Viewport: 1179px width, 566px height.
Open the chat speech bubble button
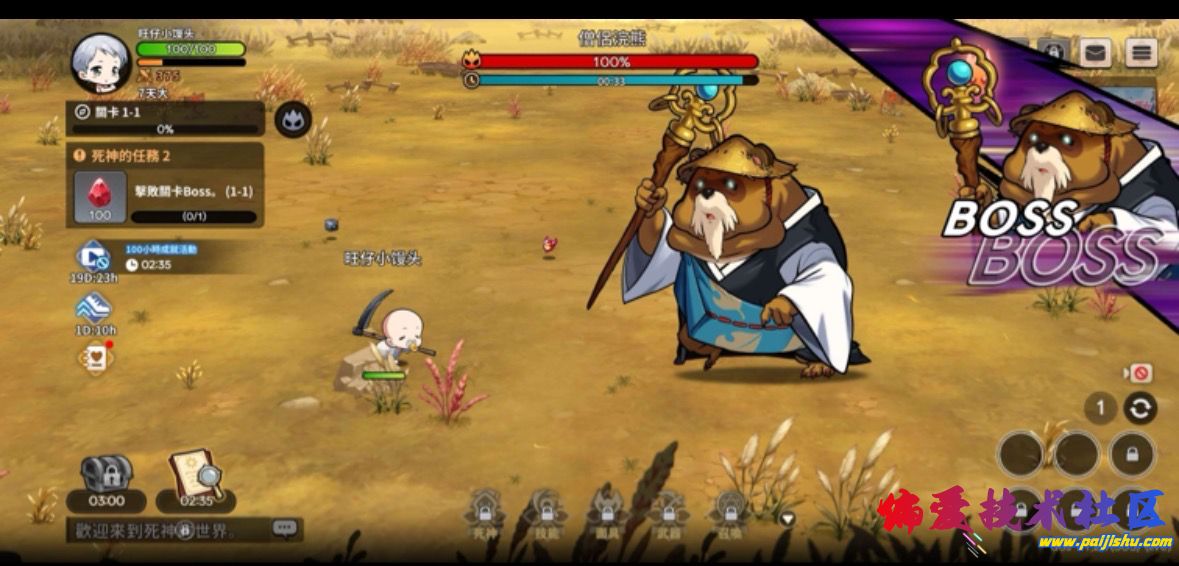pos(285,528)
